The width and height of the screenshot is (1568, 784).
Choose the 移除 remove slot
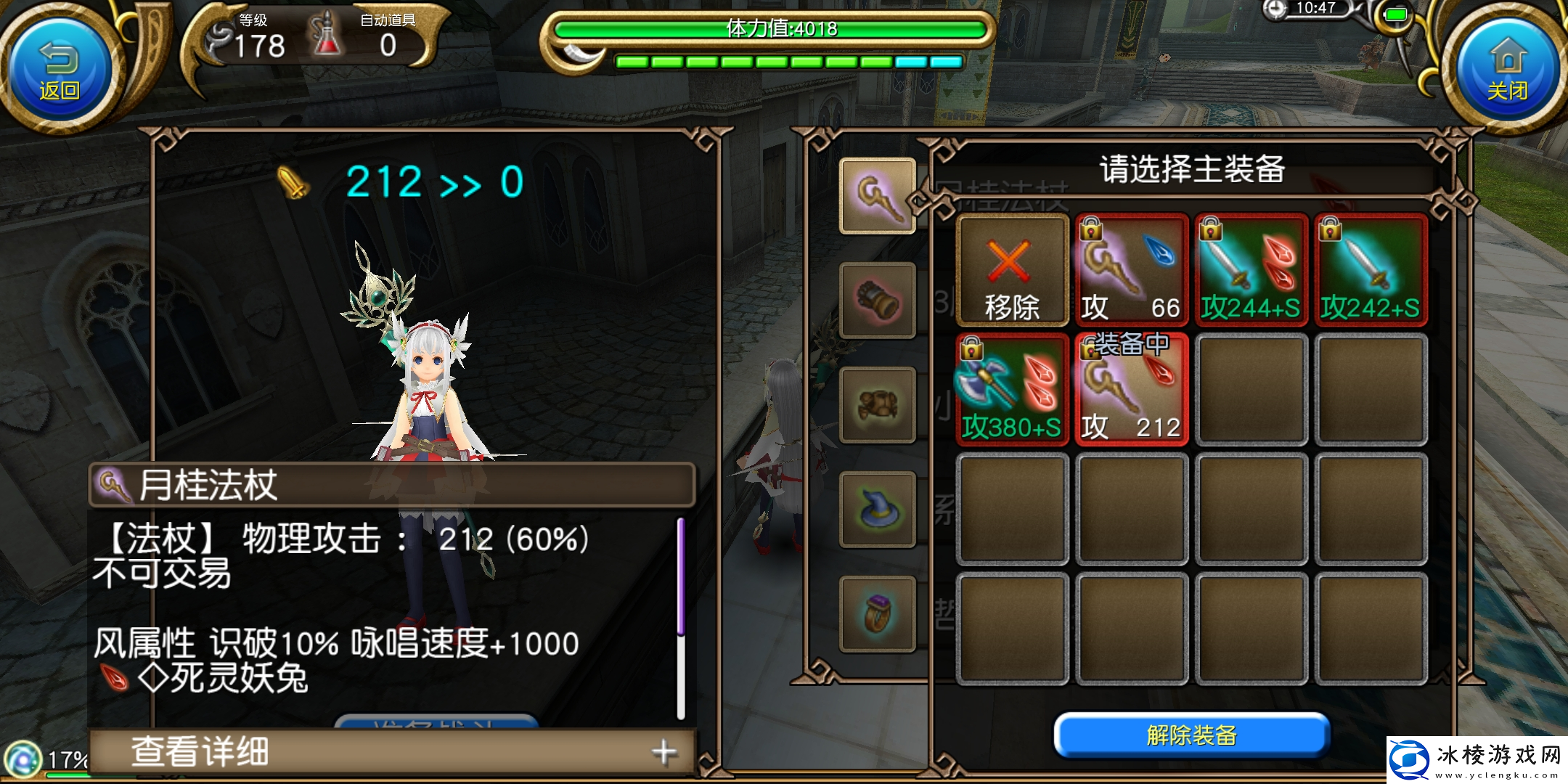(x=1012, y=270)
